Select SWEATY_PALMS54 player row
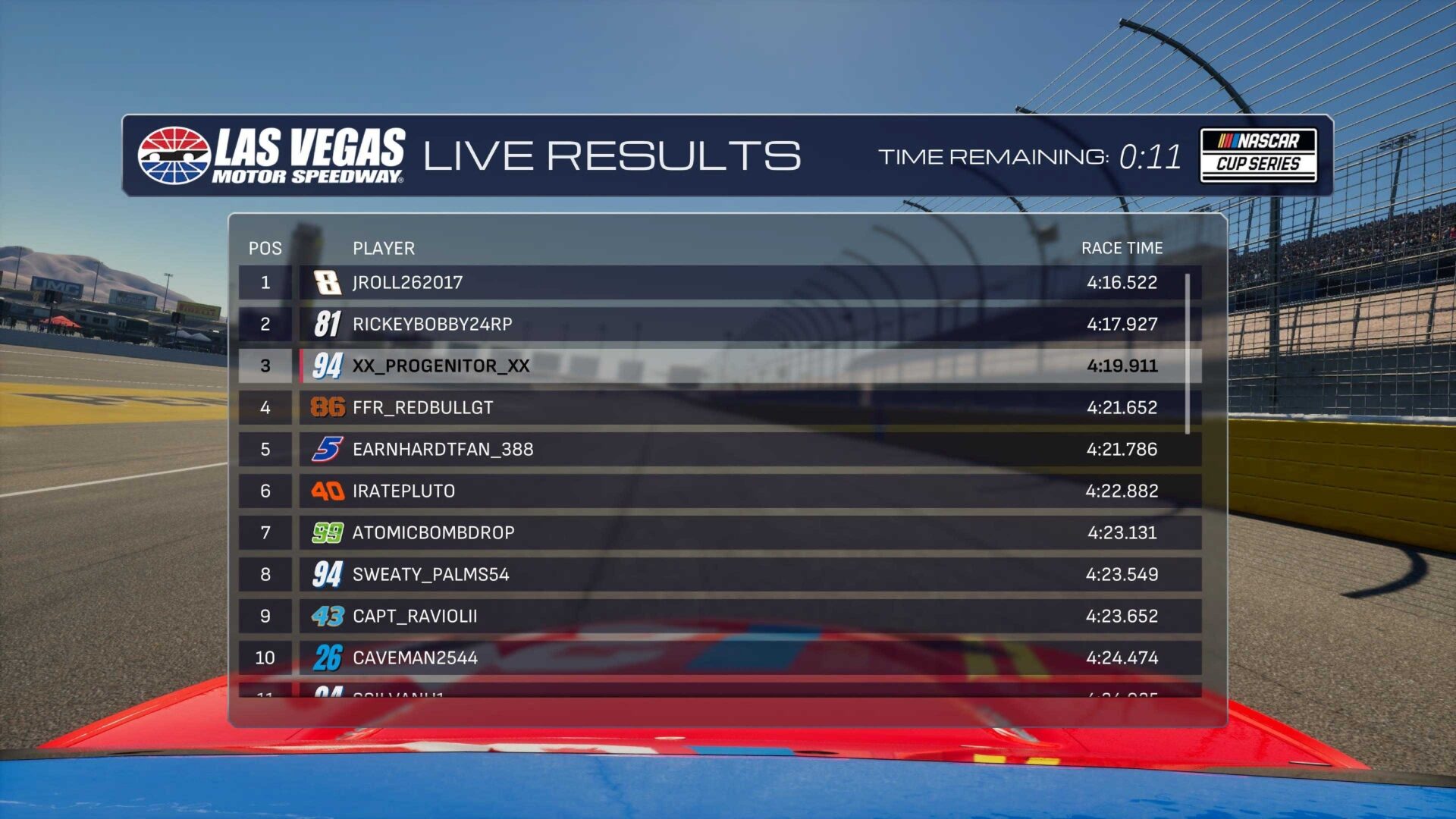This screenshot has width=1456, height=819. pos(719,575)
